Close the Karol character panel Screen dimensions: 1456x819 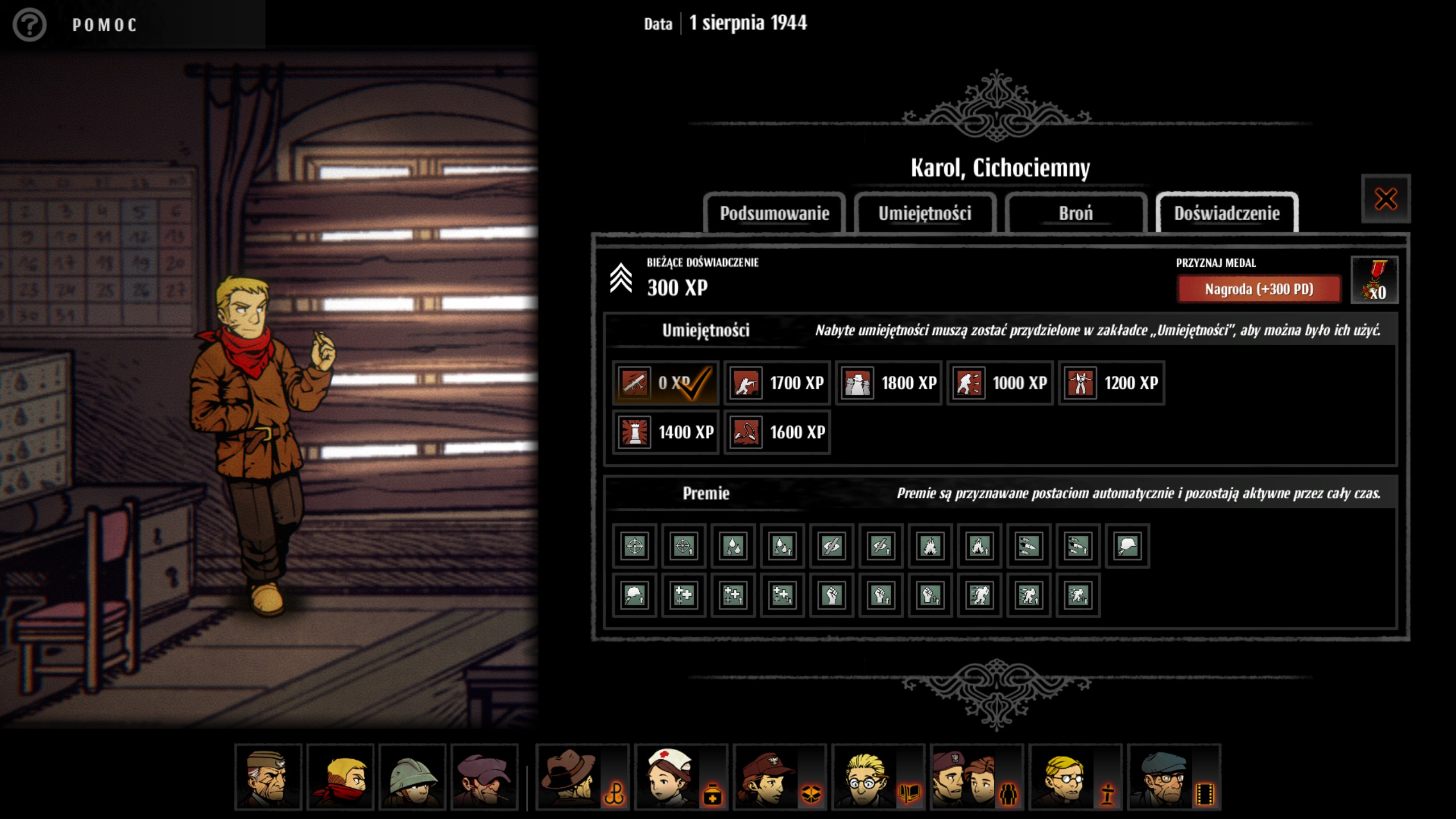tap(1385, 199)
